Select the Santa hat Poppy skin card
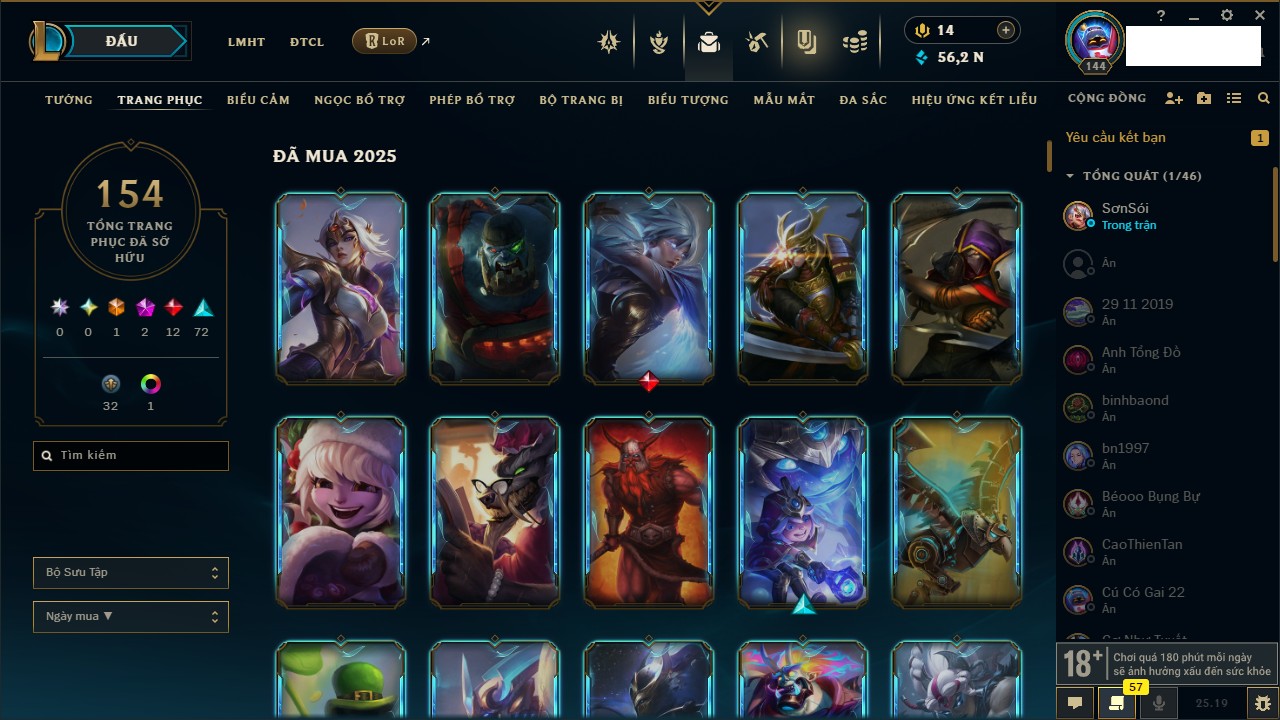The width and height of the screenshot is (1280, 720). tap(341, 512)
